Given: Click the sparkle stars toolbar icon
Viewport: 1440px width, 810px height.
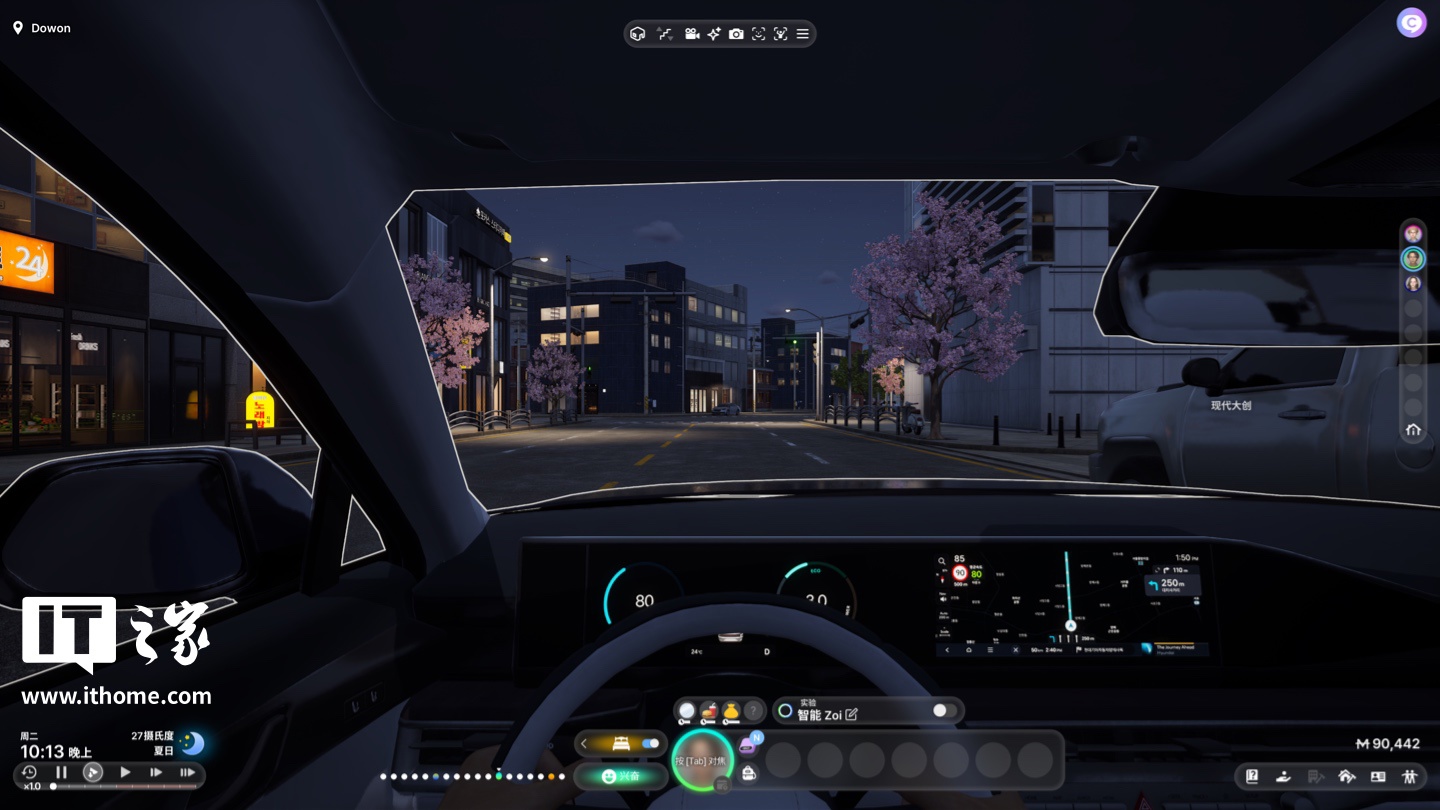Looking at the screenshot, I should click(713, 34).
